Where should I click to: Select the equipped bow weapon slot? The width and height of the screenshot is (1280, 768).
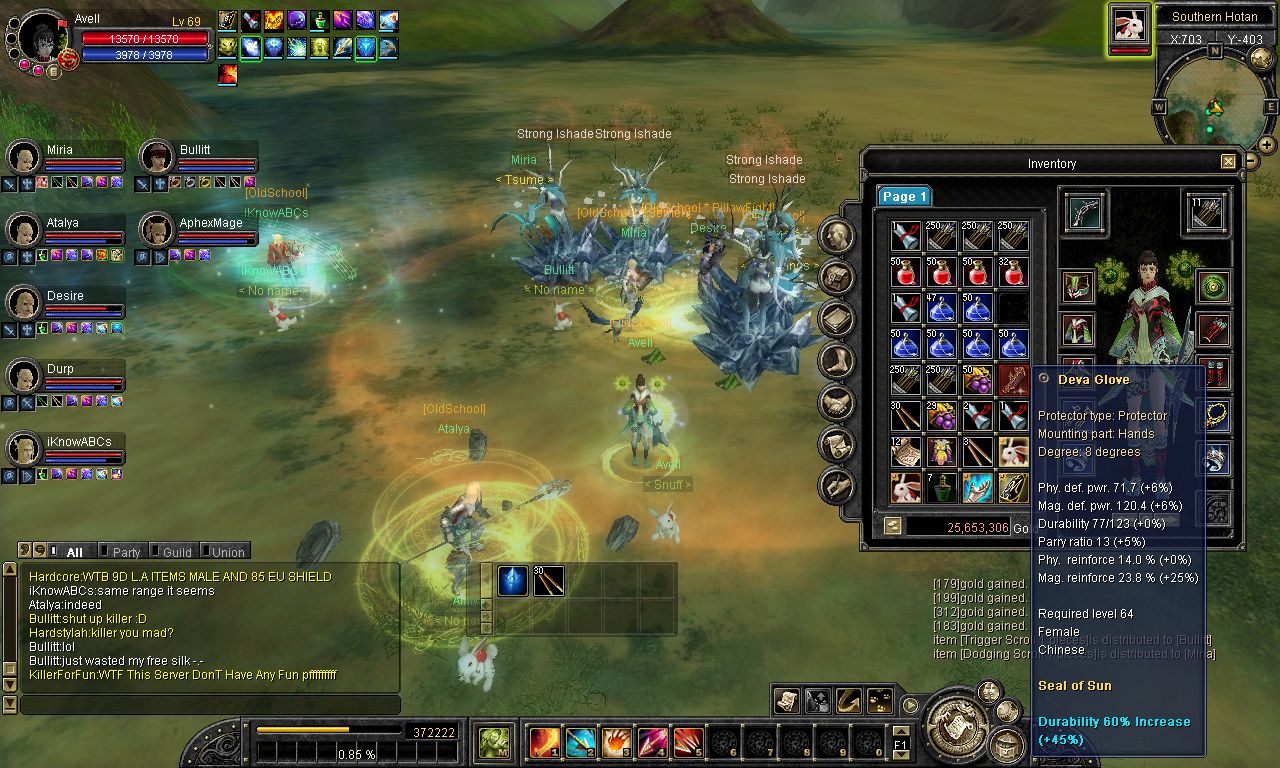1084,212
